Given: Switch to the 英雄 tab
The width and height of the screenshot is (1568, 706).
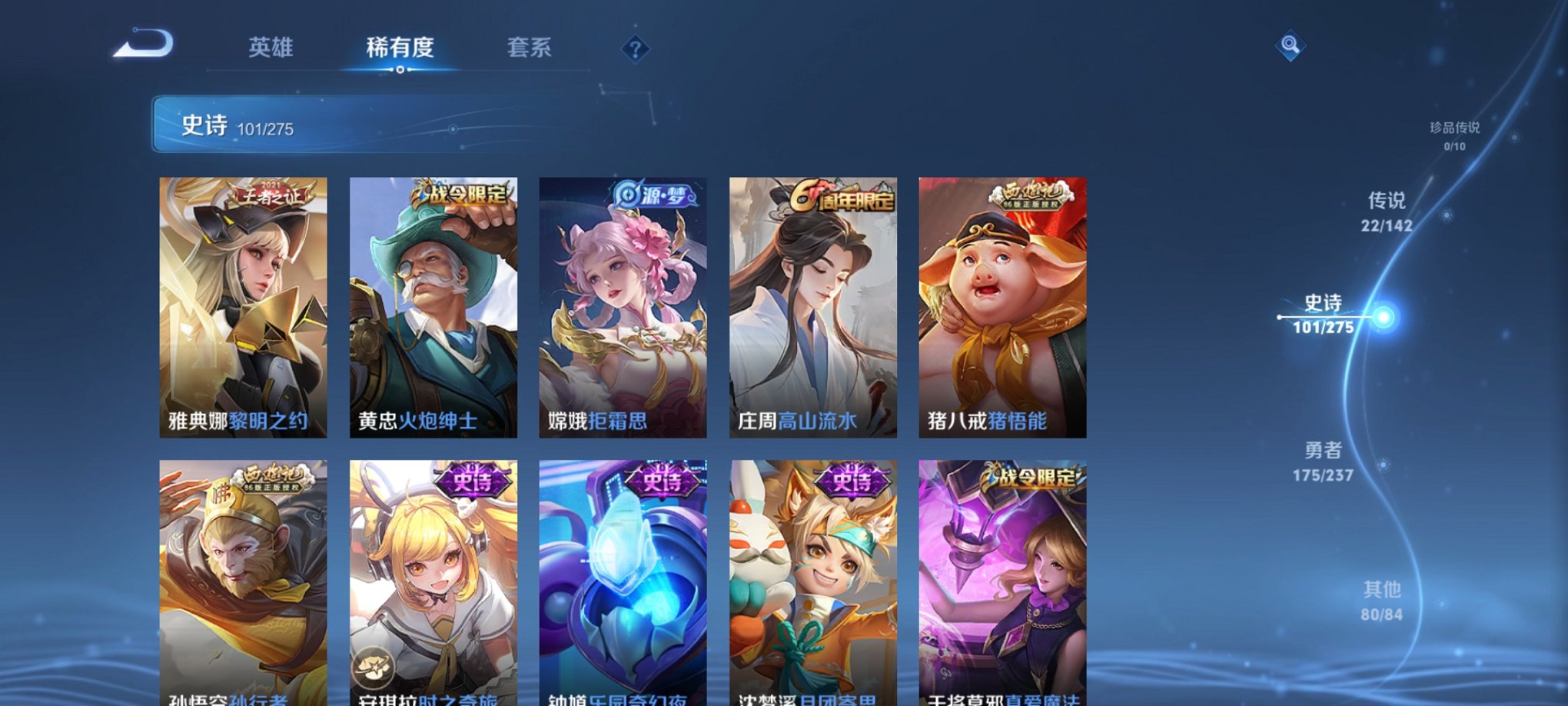Looking at the screenshot, I should click(273, 48).
